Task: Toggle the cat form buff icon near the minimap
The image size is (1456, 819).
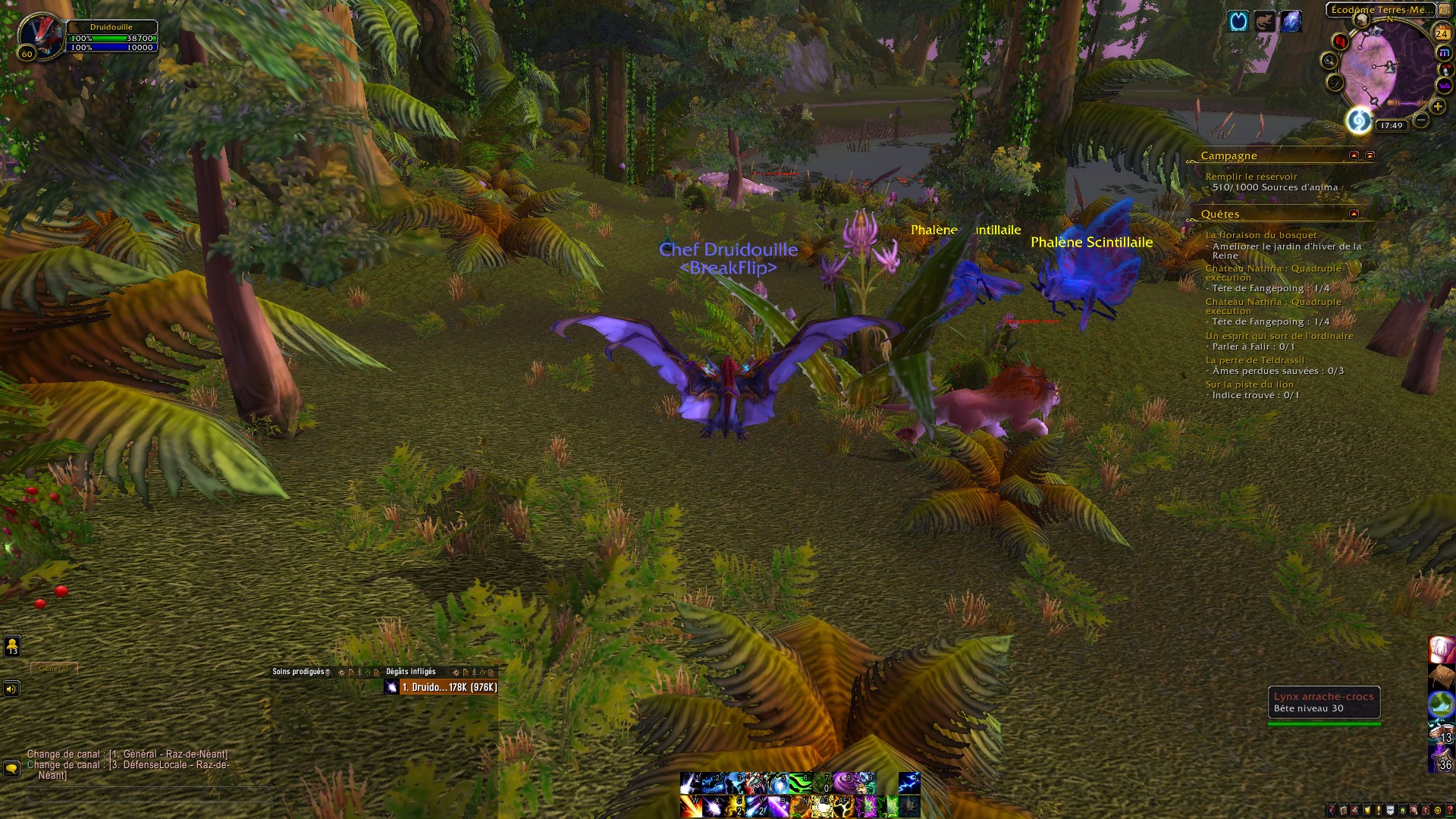Action: (x=1265, y=21)
